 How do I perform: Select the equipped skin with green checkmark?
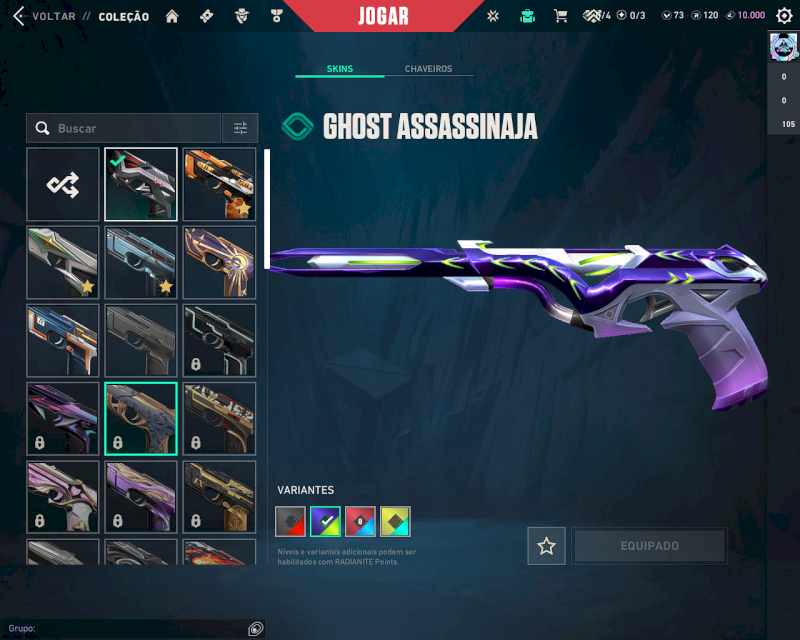[141, 184]
